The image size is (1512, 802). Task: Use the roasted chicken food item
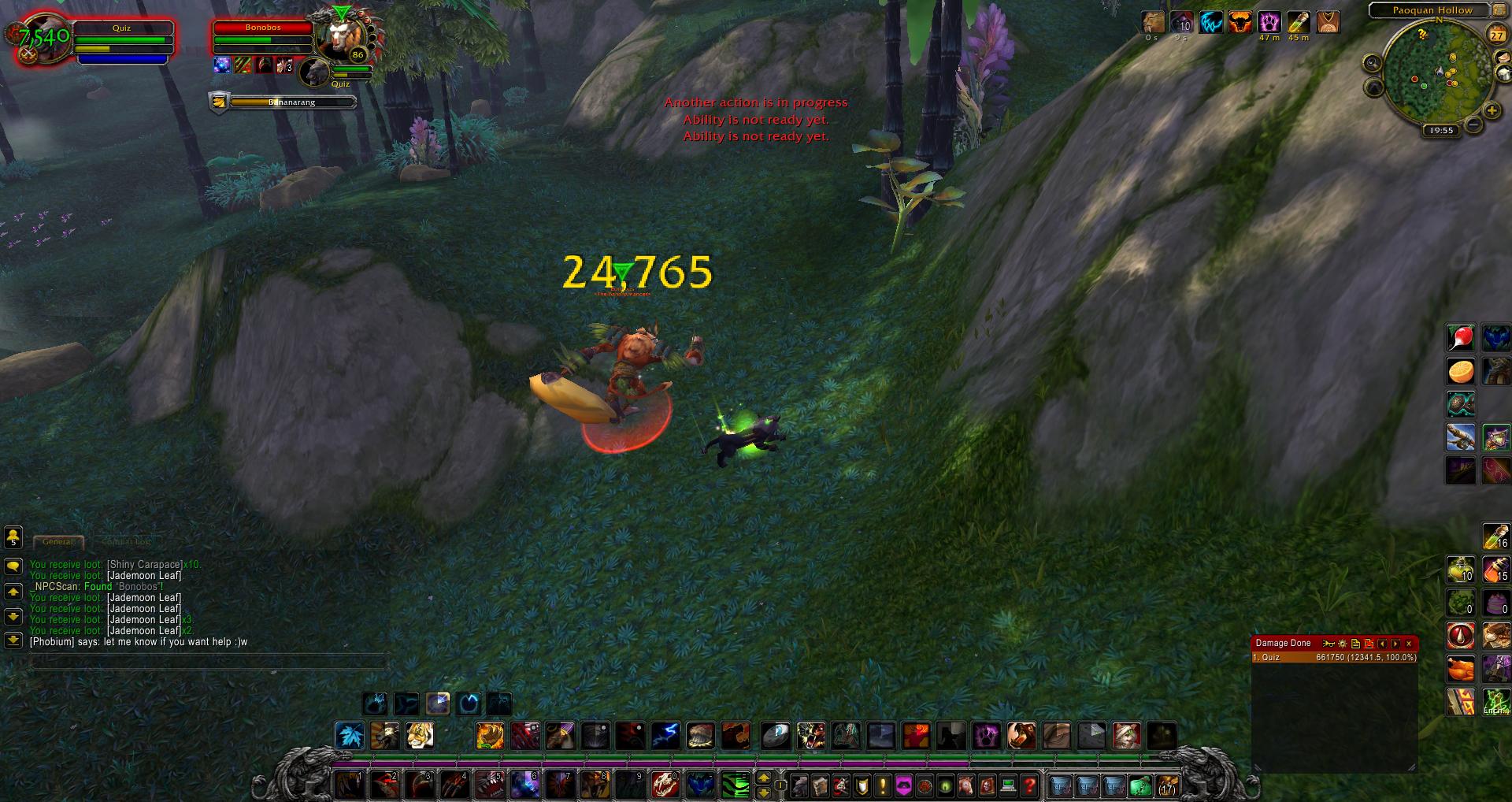[x=1461, y=669]
